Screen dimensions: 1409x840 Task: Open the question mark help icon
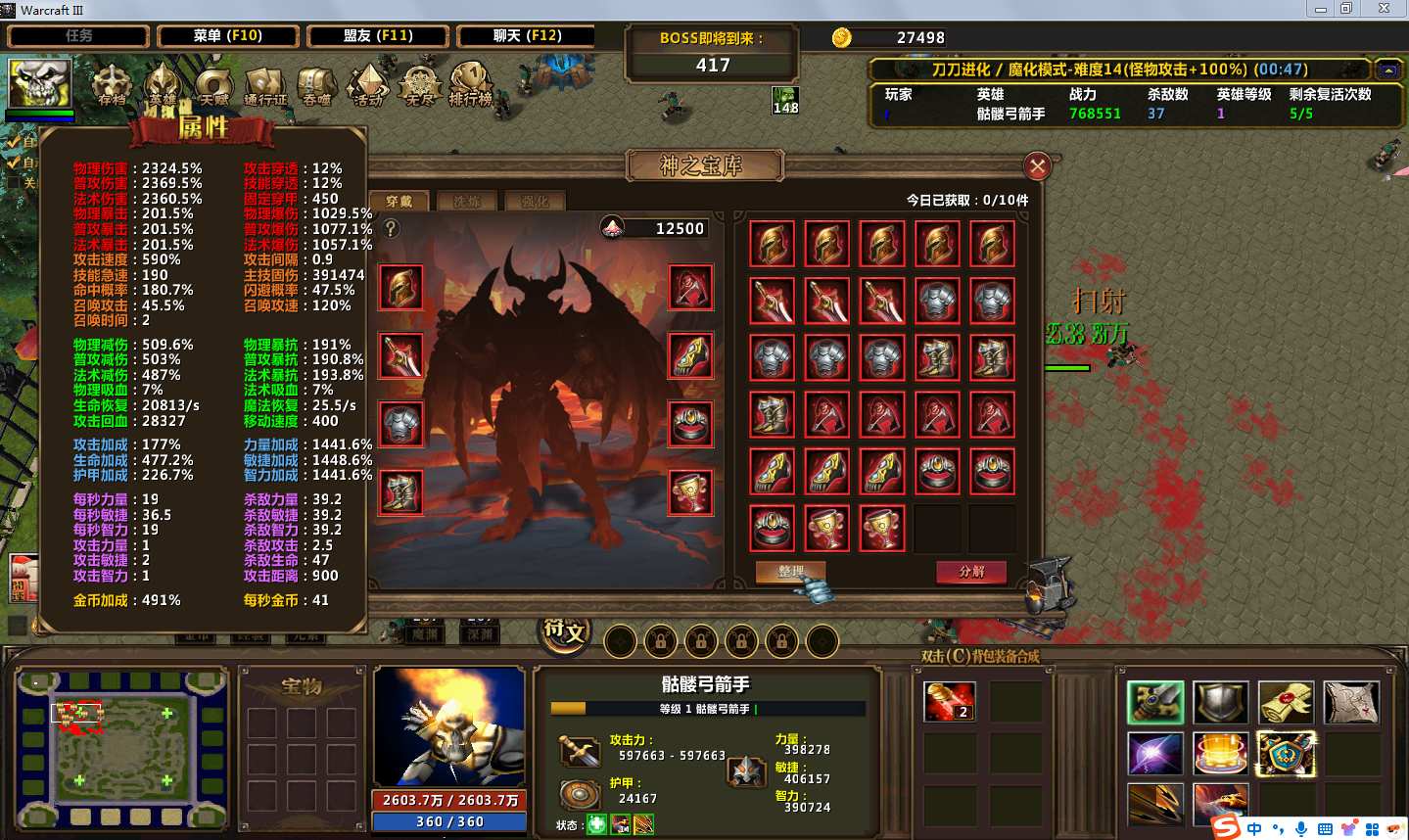[x=391, y=228]
